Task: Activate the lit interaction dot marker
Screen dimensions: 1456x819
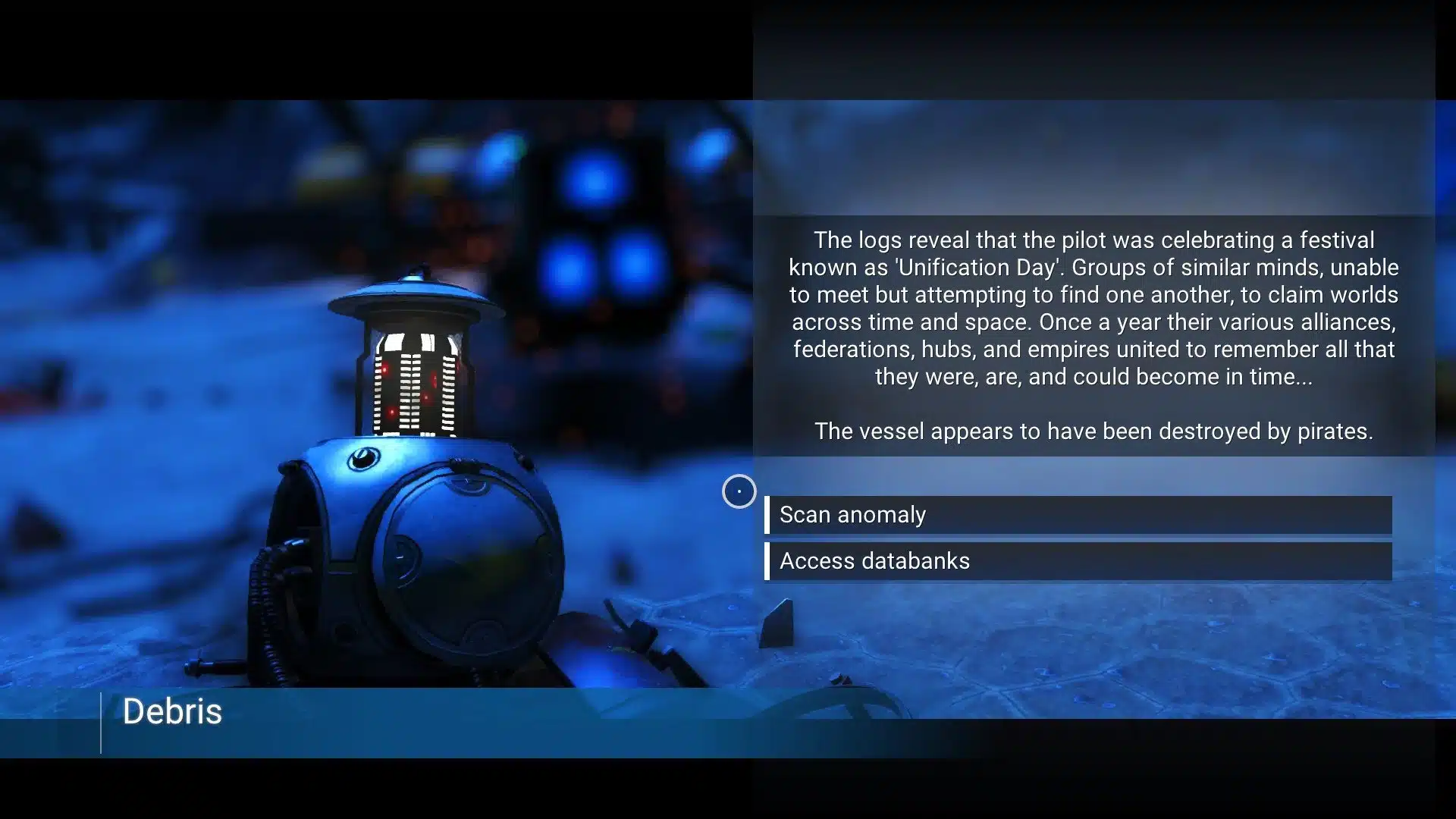Action: click(x=739, y=491)
